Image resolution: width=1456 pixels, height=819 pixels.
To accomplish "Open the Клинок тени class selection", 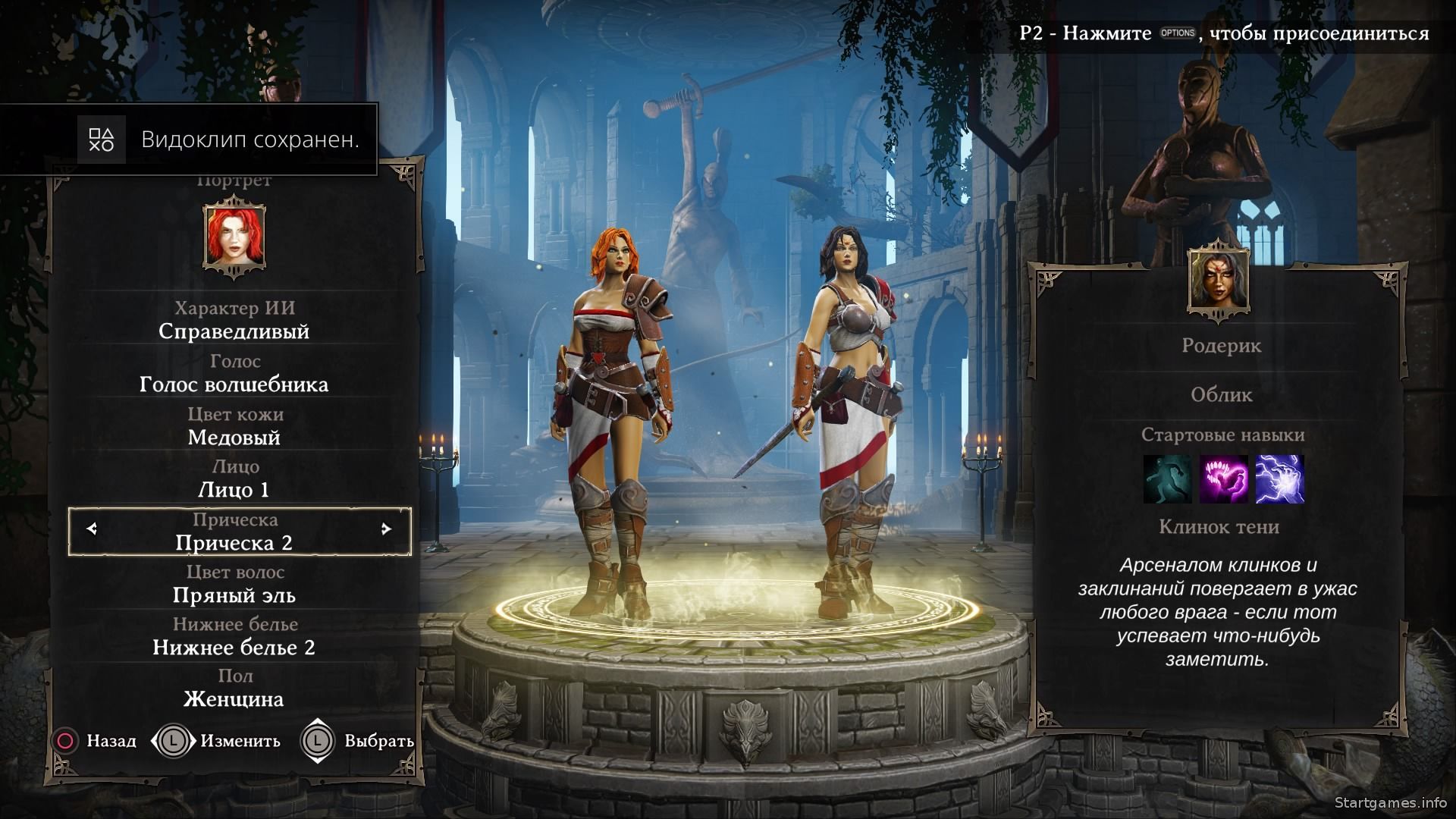I will tap(1219, 527).
